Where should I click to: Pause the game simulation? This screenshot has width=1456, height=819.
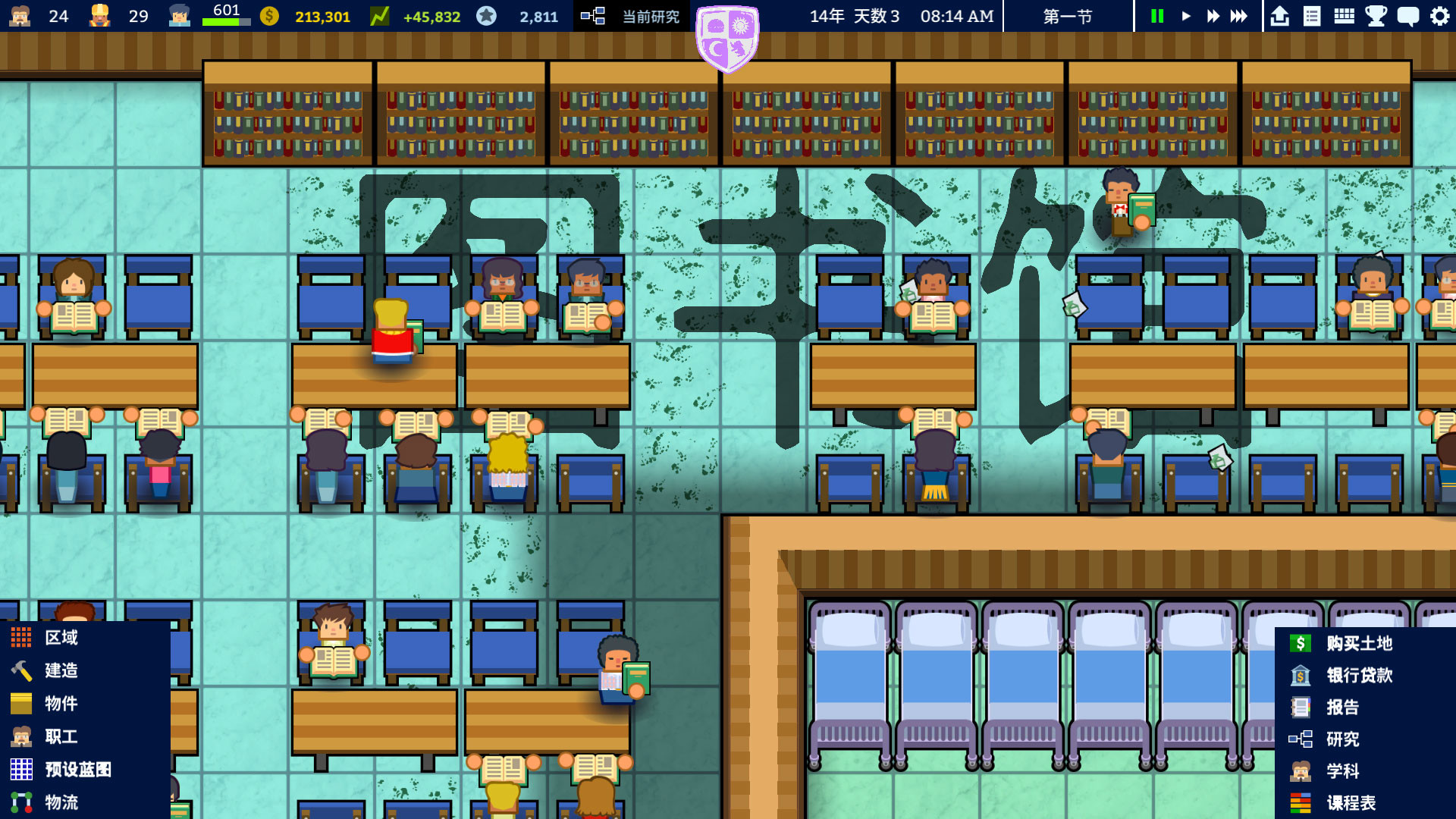(1156, 15)
